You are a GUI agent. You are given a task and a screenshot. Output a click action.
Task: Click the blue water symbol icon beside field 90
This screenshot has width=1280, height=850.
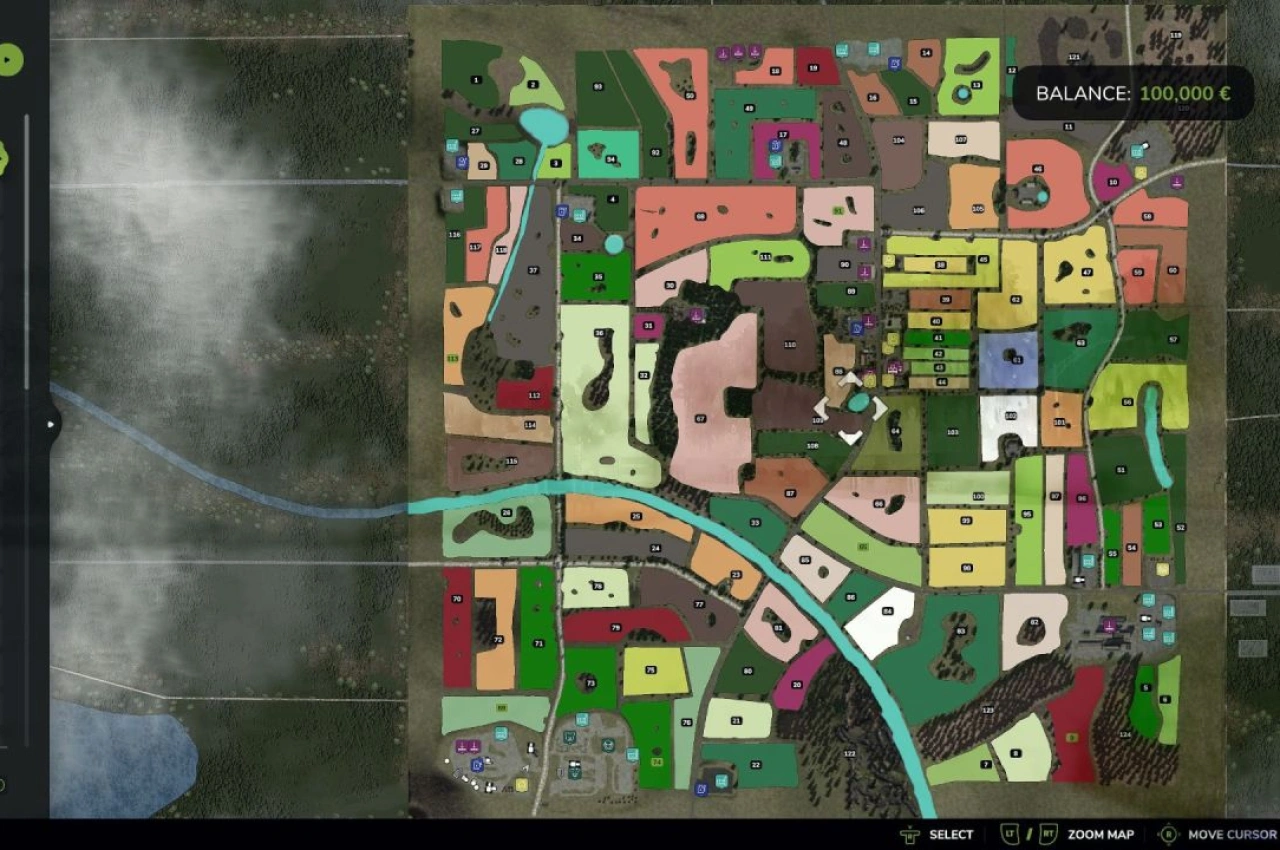tap(857, 328)
